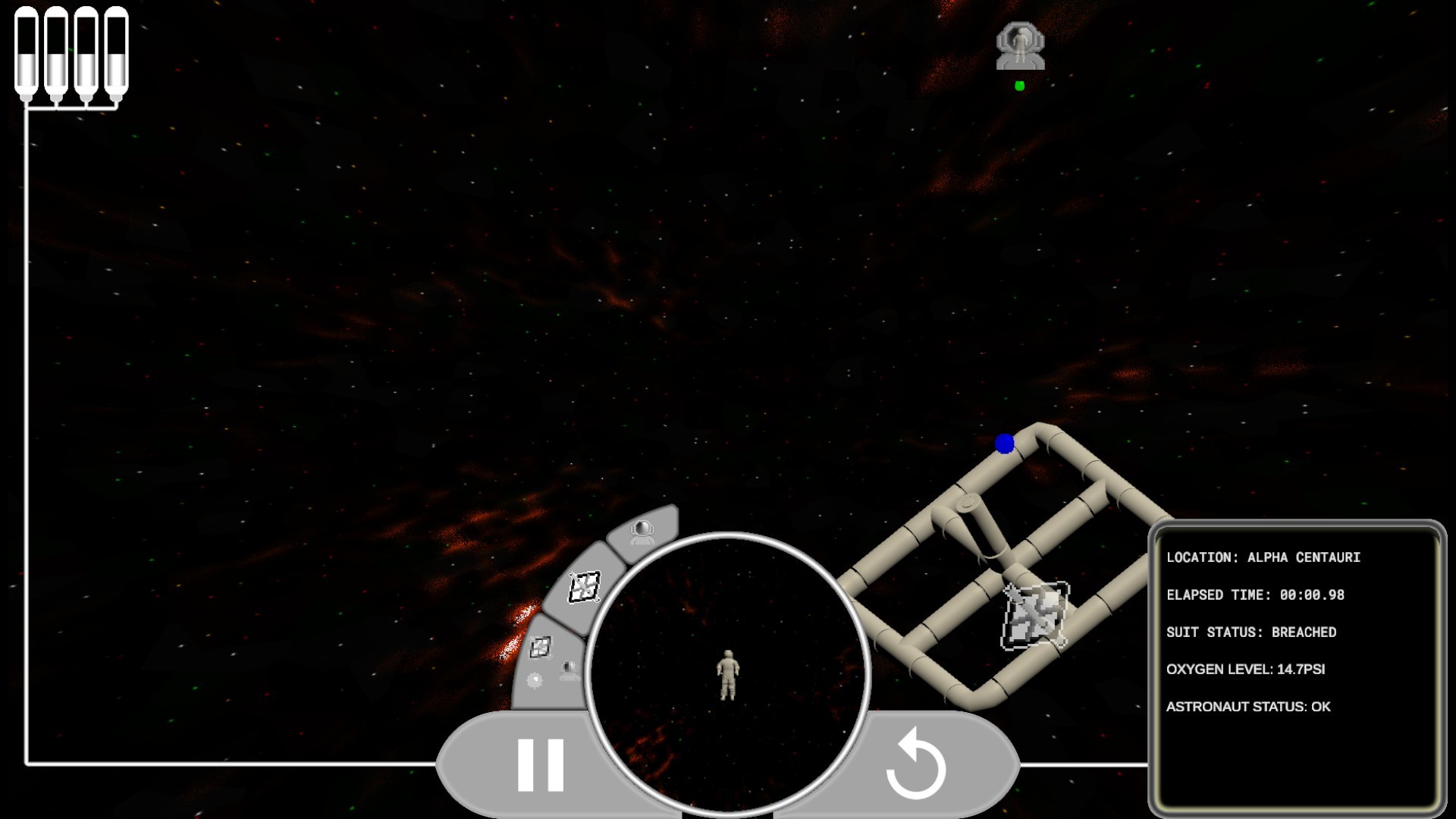Click the SUIT STATUS: BREACHED readout

(1251, 632)
